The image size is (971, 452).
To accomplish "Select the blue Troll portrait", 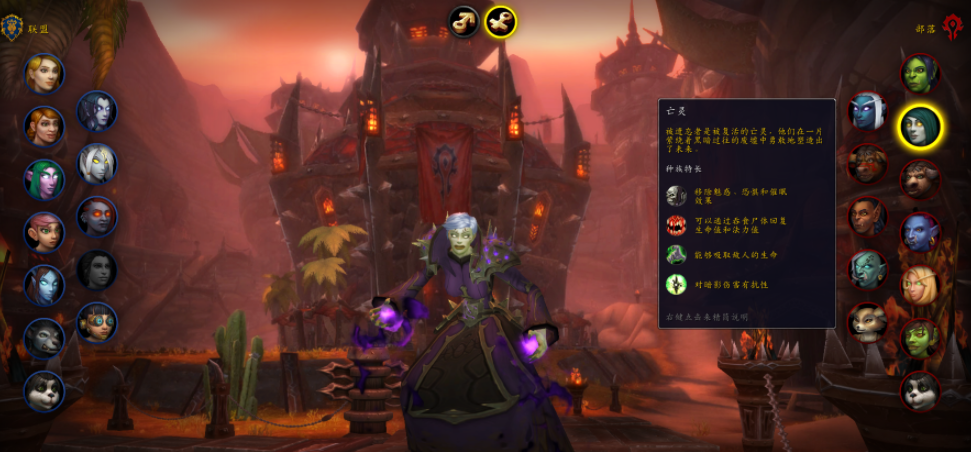I will [x=920, y=232].
